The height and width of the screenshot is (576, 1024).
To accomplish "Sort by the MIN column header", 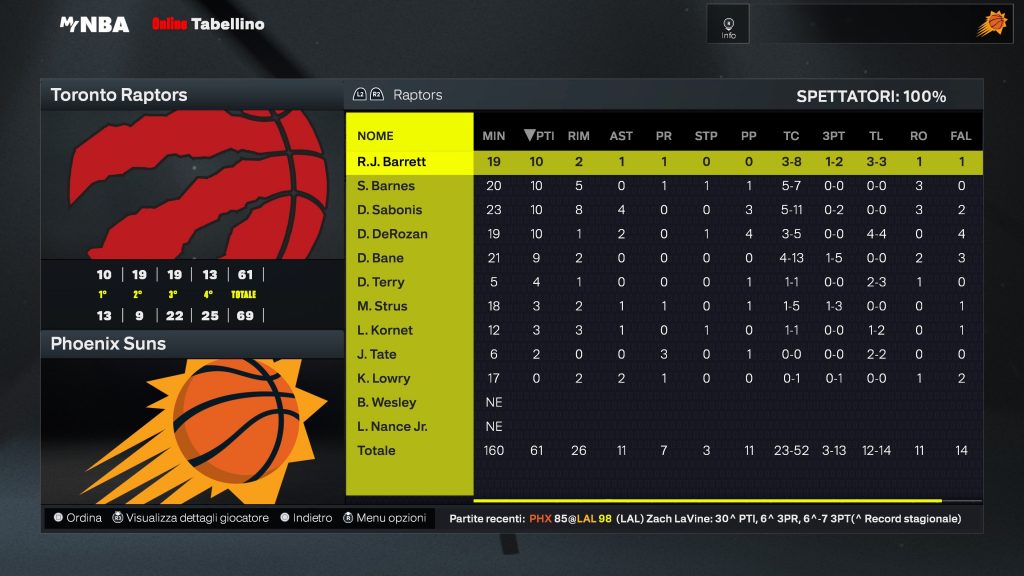I will click(x=494, y=136).
